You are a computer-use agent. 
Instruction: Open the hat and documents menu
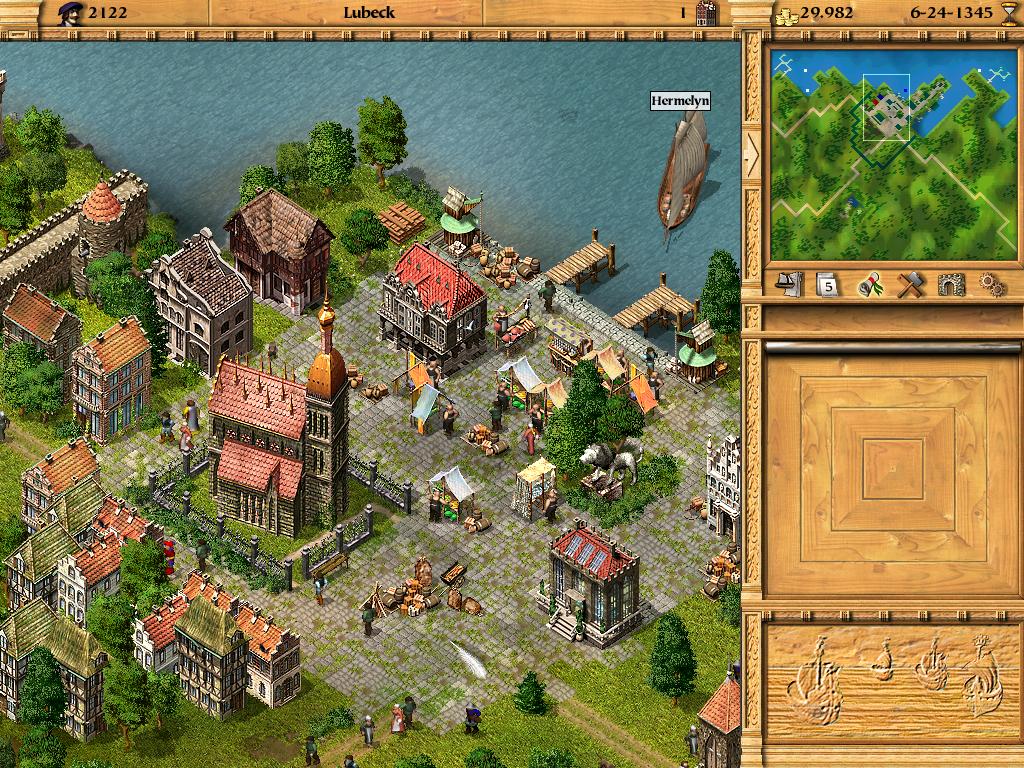[791, 284]
